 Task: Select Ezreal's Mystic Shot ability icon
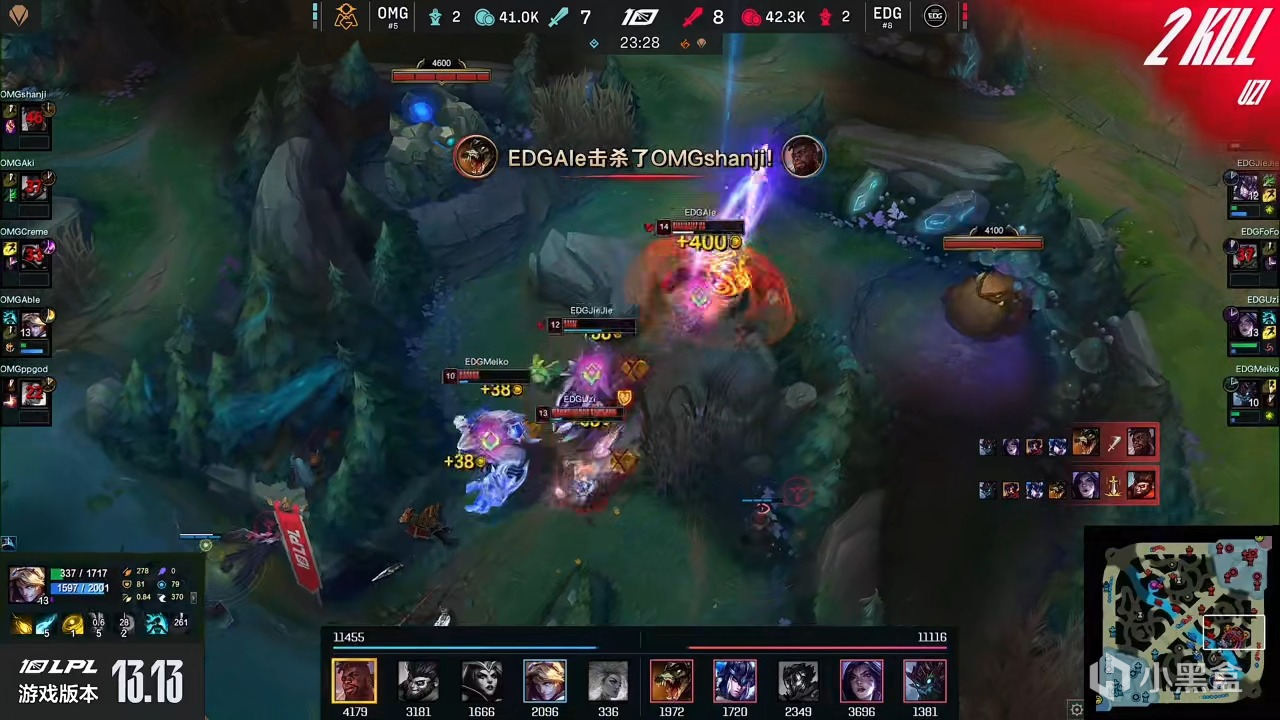tap(20, 623)
